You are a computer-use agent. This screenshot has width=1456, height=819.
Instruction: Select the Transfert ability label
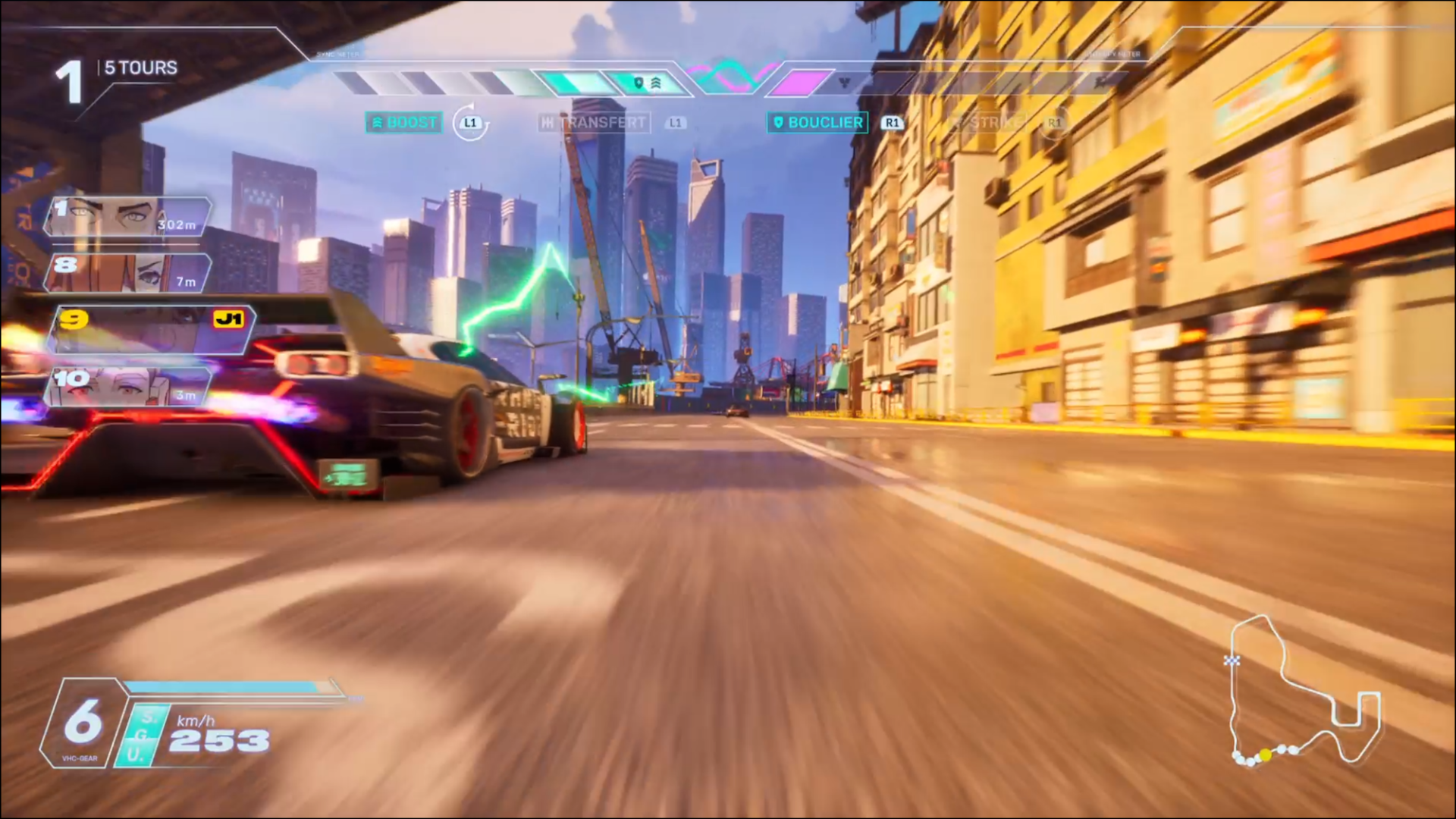click(x=595, y=122)
